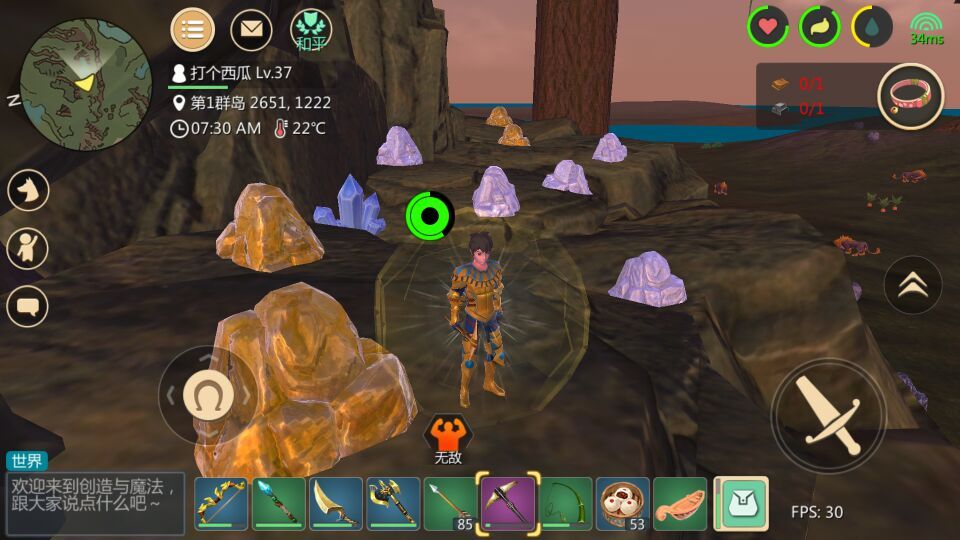
Task: Select the orange boat item slot
Action: pyautogui.click(x=681, y=503)
